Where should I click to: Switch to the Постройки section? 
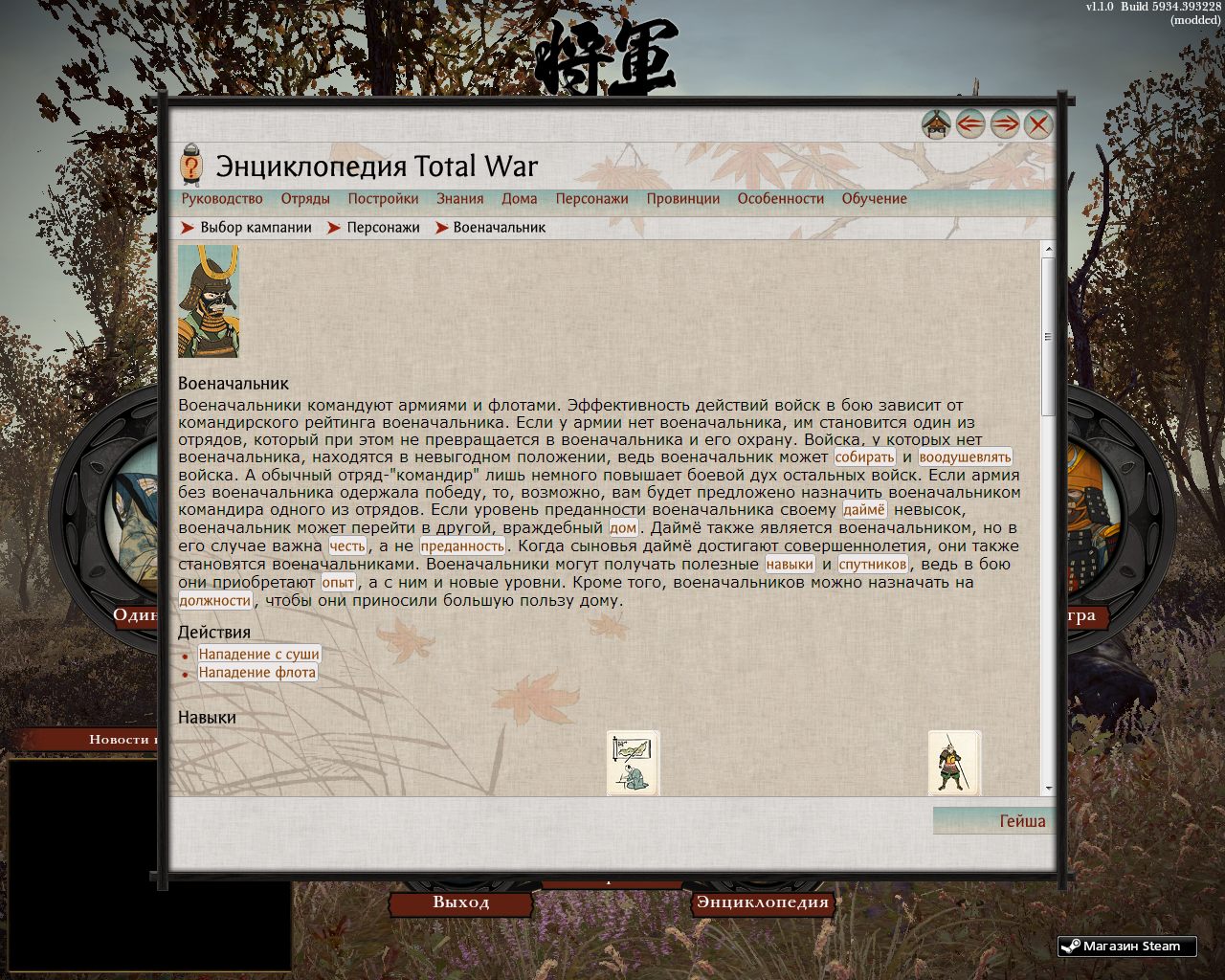pos(382,198)
